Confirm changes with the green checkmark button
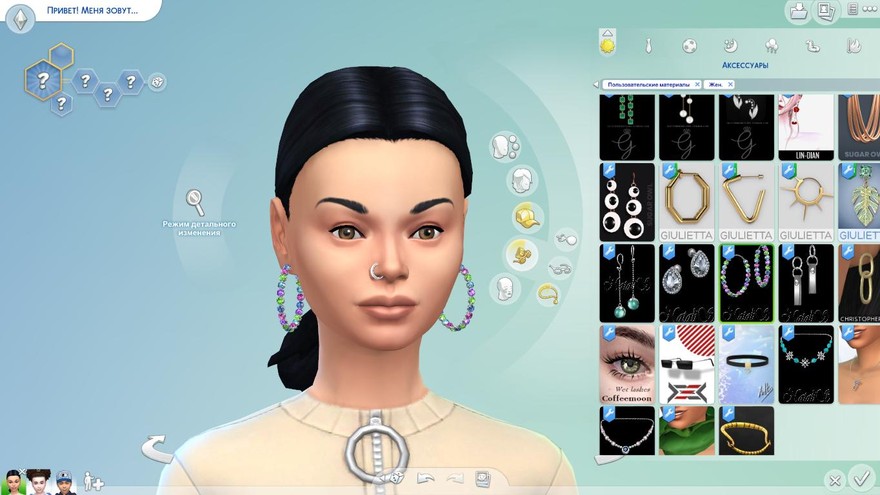Image resolution: width=880 pixels, height=495 pixels. click(x=860, y=477)
